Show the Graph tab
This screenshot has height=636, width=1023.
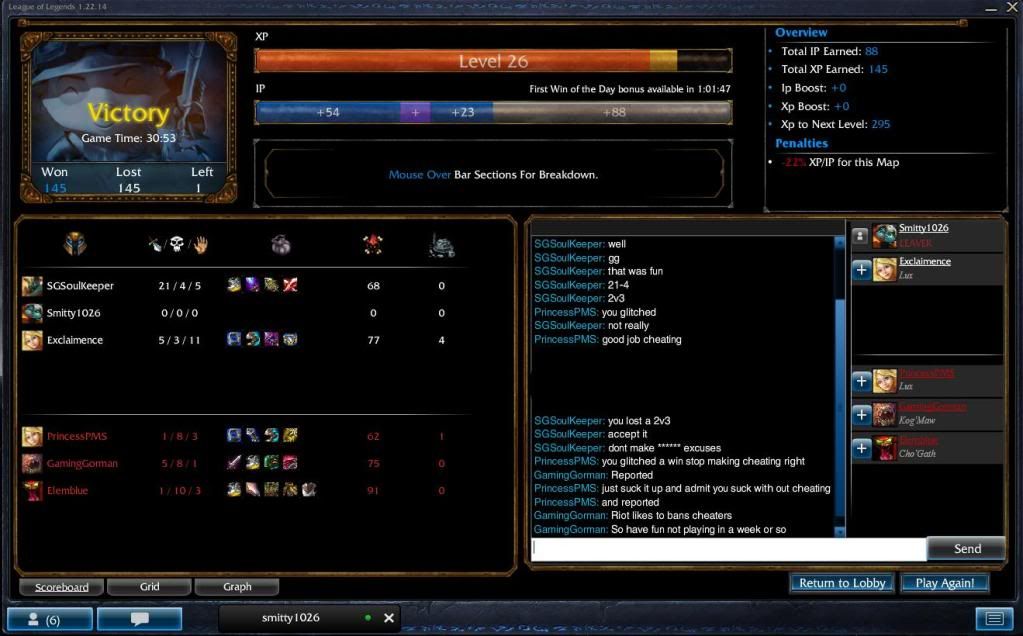237,587
